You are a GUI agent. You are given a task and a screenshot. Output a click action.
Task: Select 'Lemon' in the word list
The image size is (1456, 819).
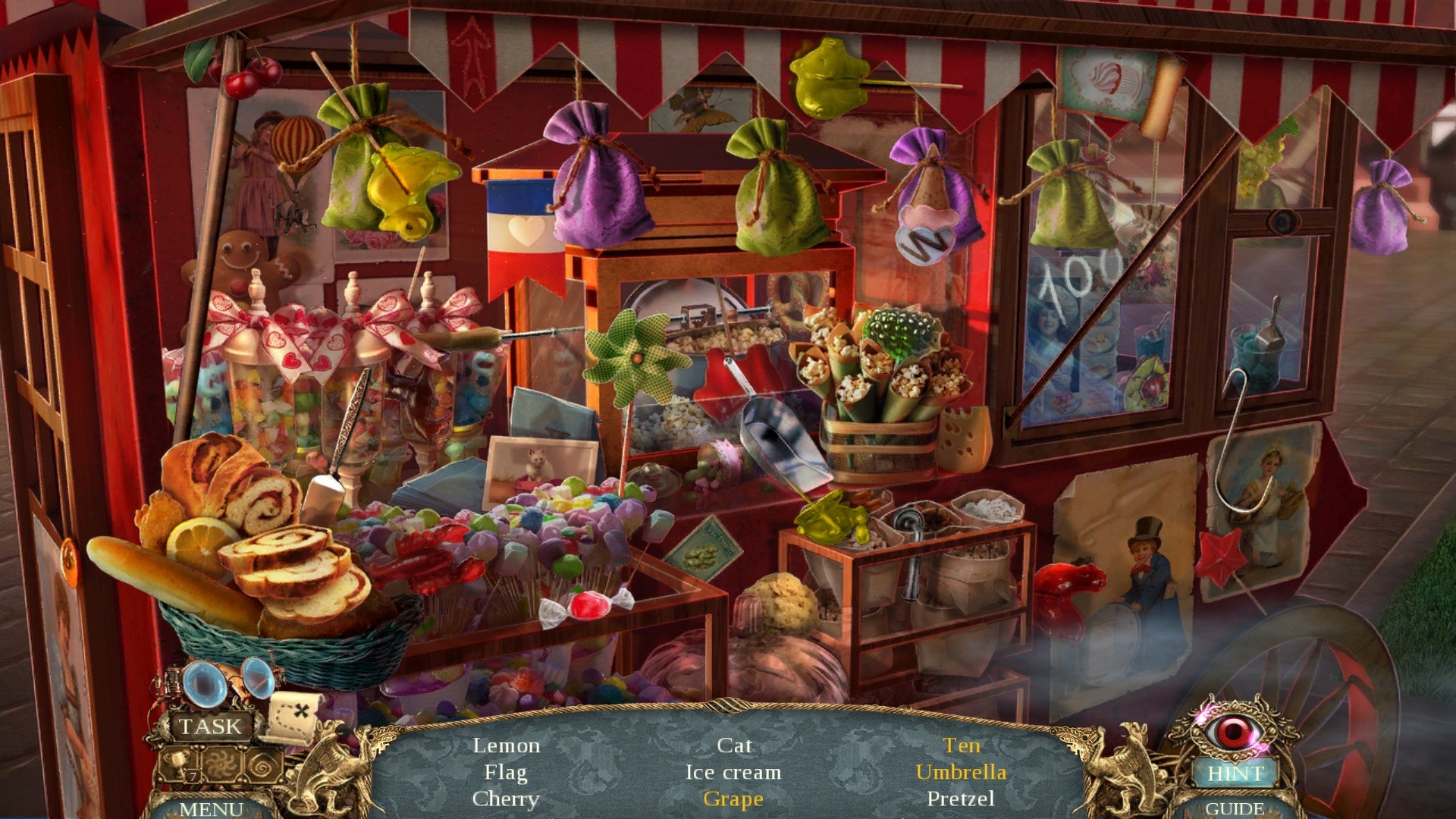pos(507,745)
